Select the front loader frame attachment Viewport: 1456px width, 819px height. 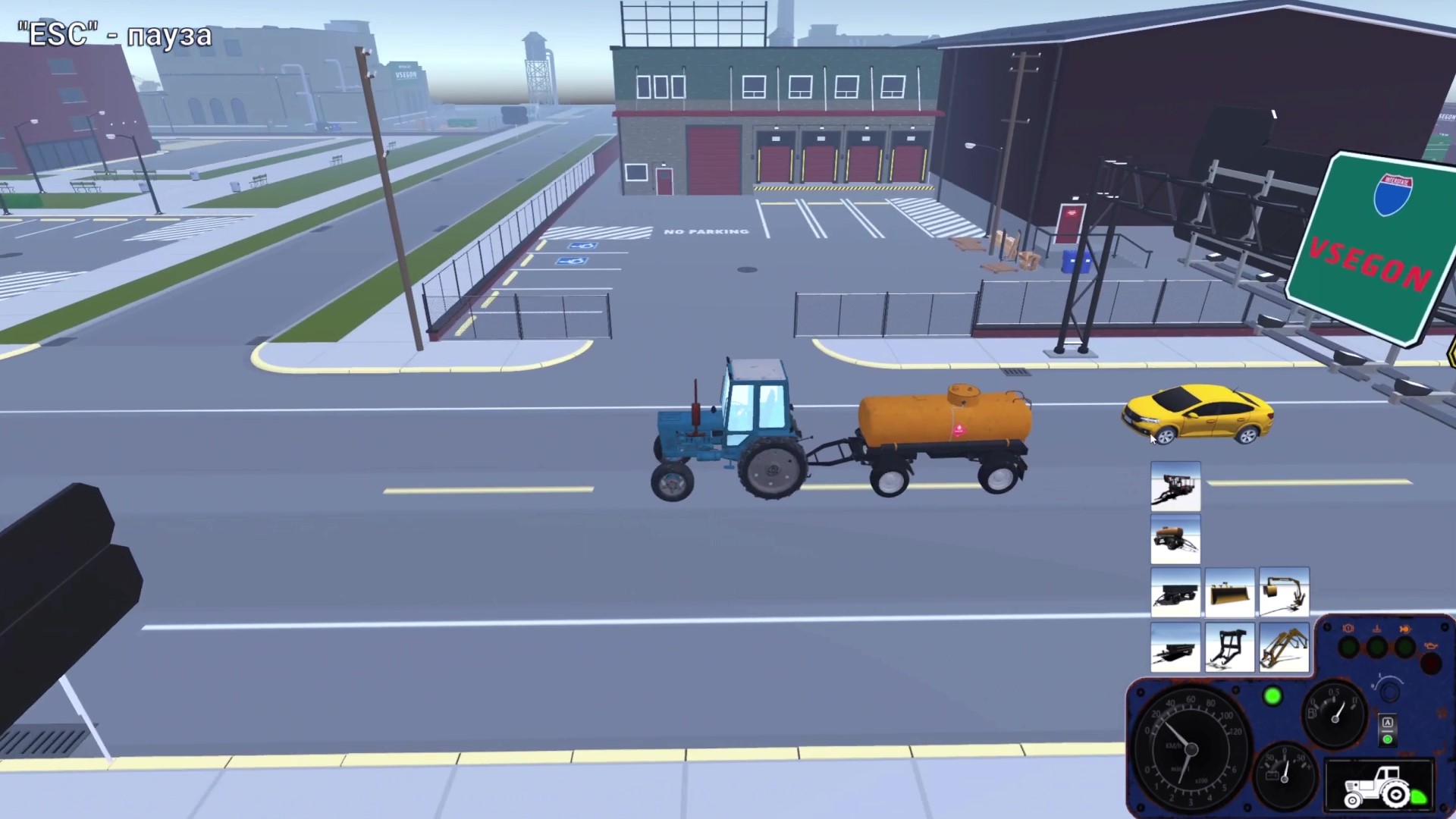(x=1284, y=648)
